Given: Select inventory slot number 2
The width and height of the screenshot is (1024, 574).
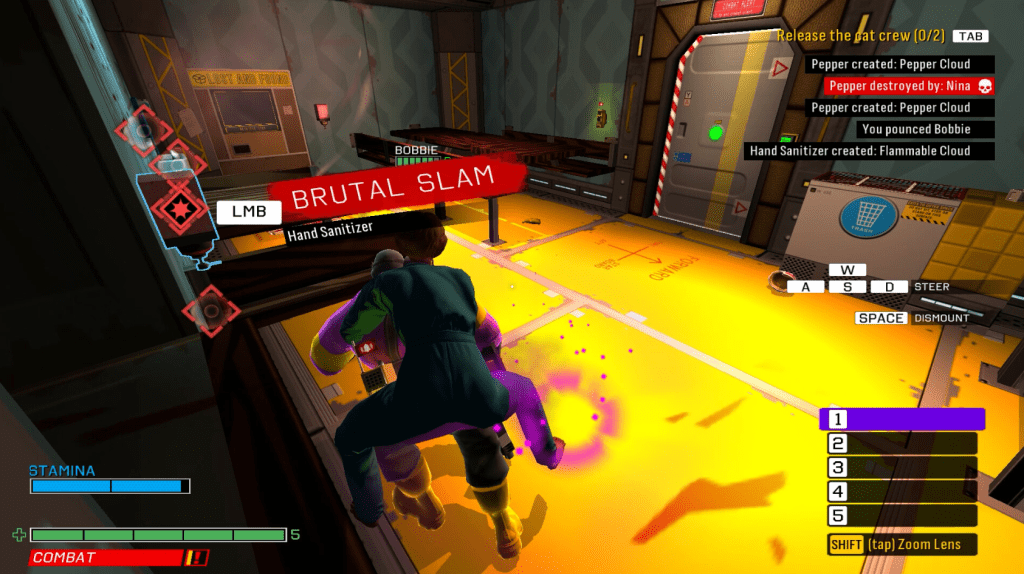Looking at the screenshot, I should coord(901,444).
